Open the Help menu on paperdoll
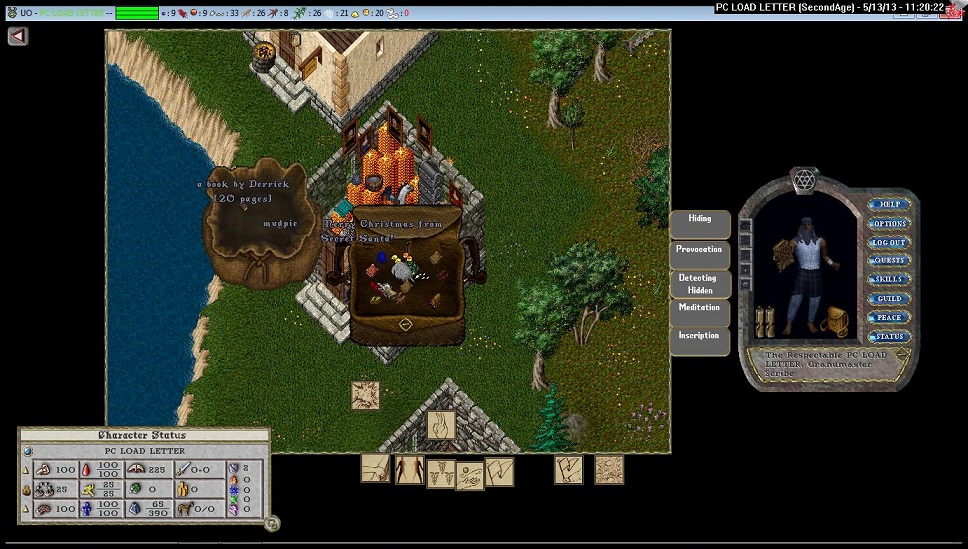This screenshot has width=968, height=549. pyautogui.click(x=889, y=204)
